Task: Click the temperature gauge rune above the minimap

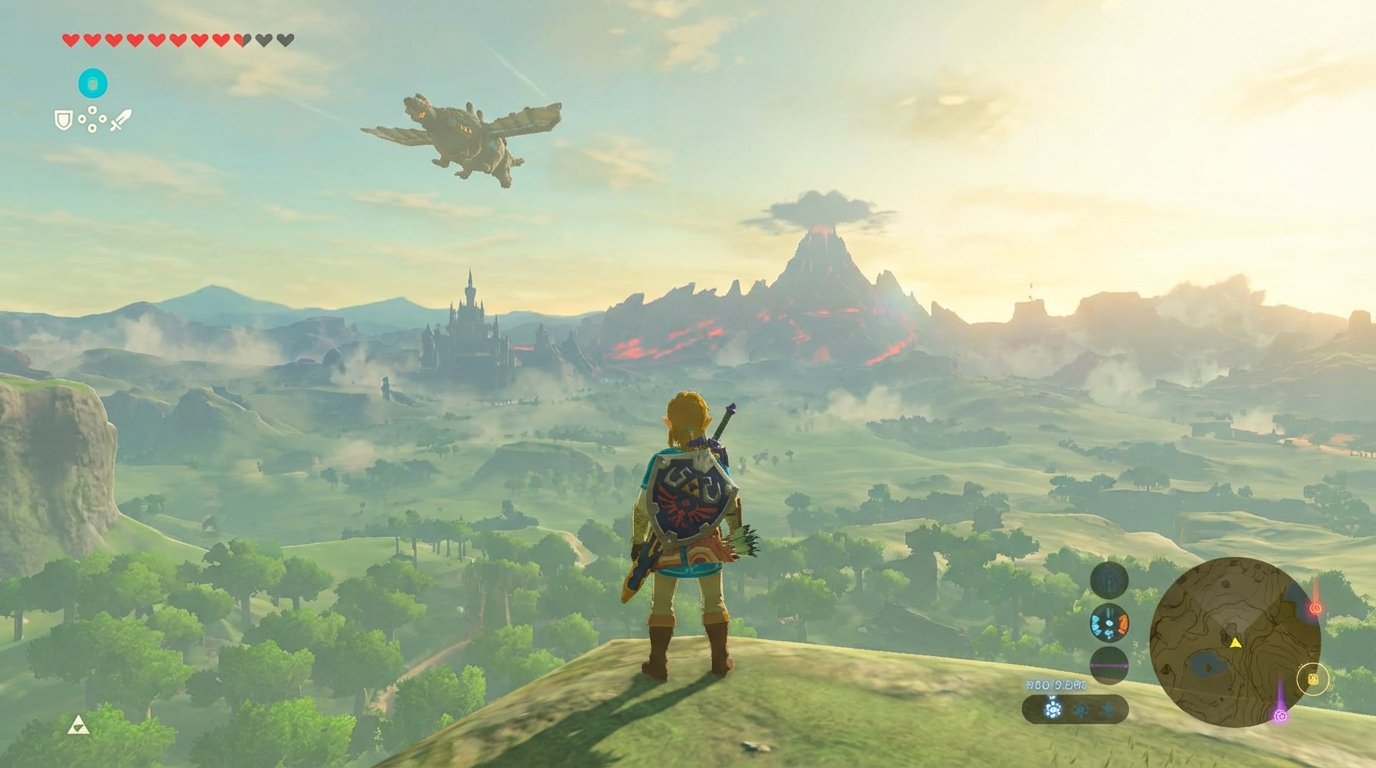Action: [x=1108, y=623]
